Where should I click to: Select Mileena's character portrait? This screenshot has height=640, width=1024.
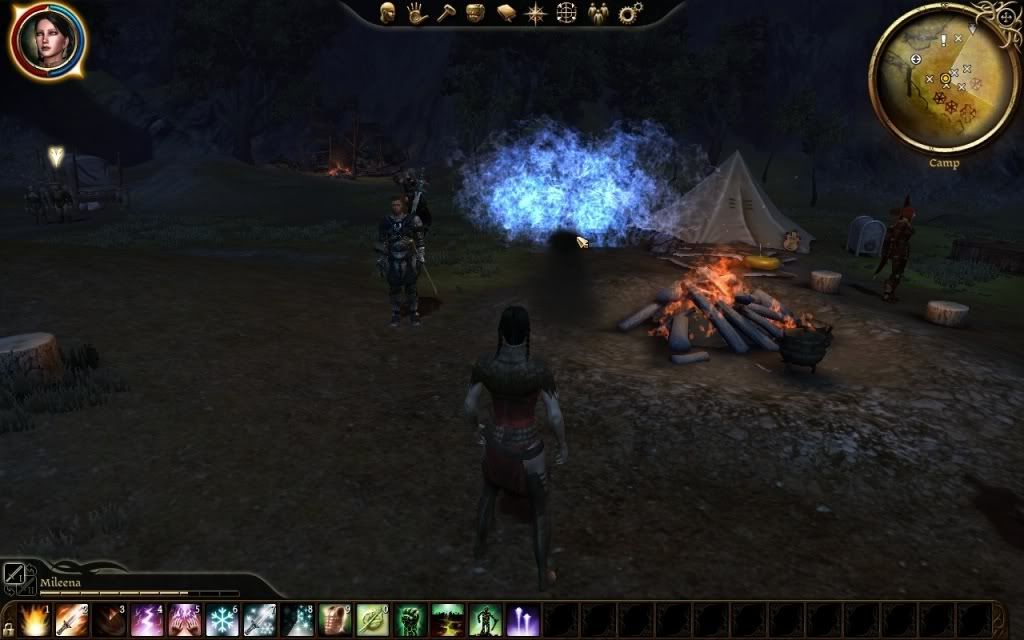(46, 40)
